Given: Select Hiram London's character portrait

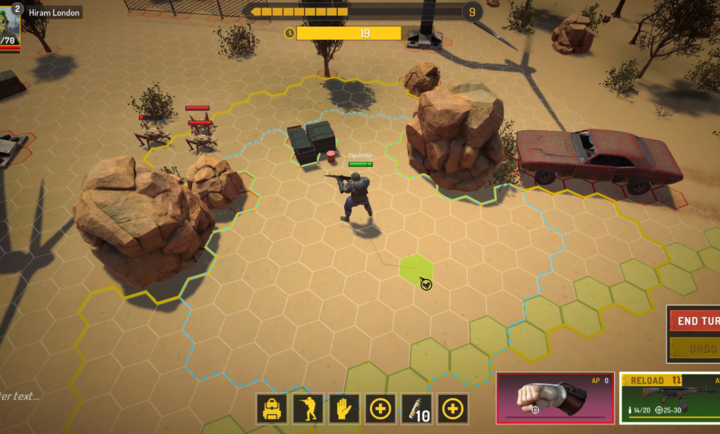Looking at the screenshot, I should pos(9,27).
